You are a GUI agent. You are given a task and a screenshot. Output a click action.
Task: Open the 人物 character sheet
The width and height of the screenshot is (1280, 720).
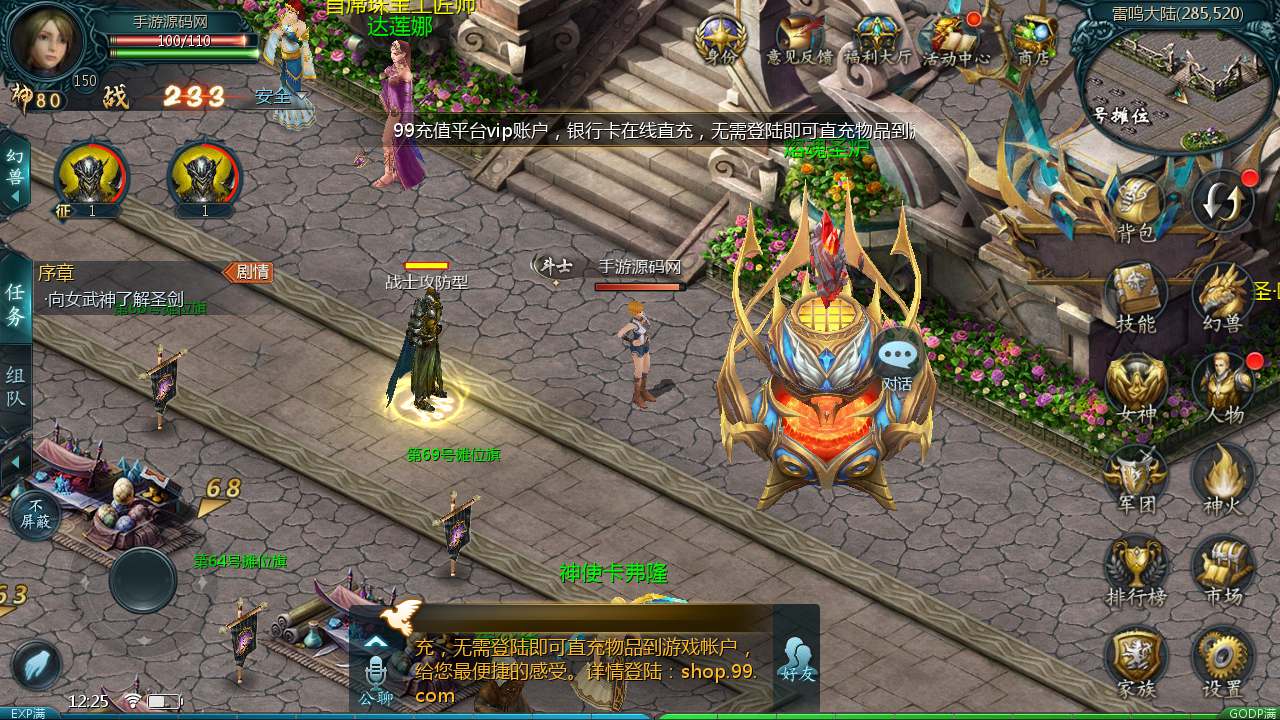click(1222, 385)
